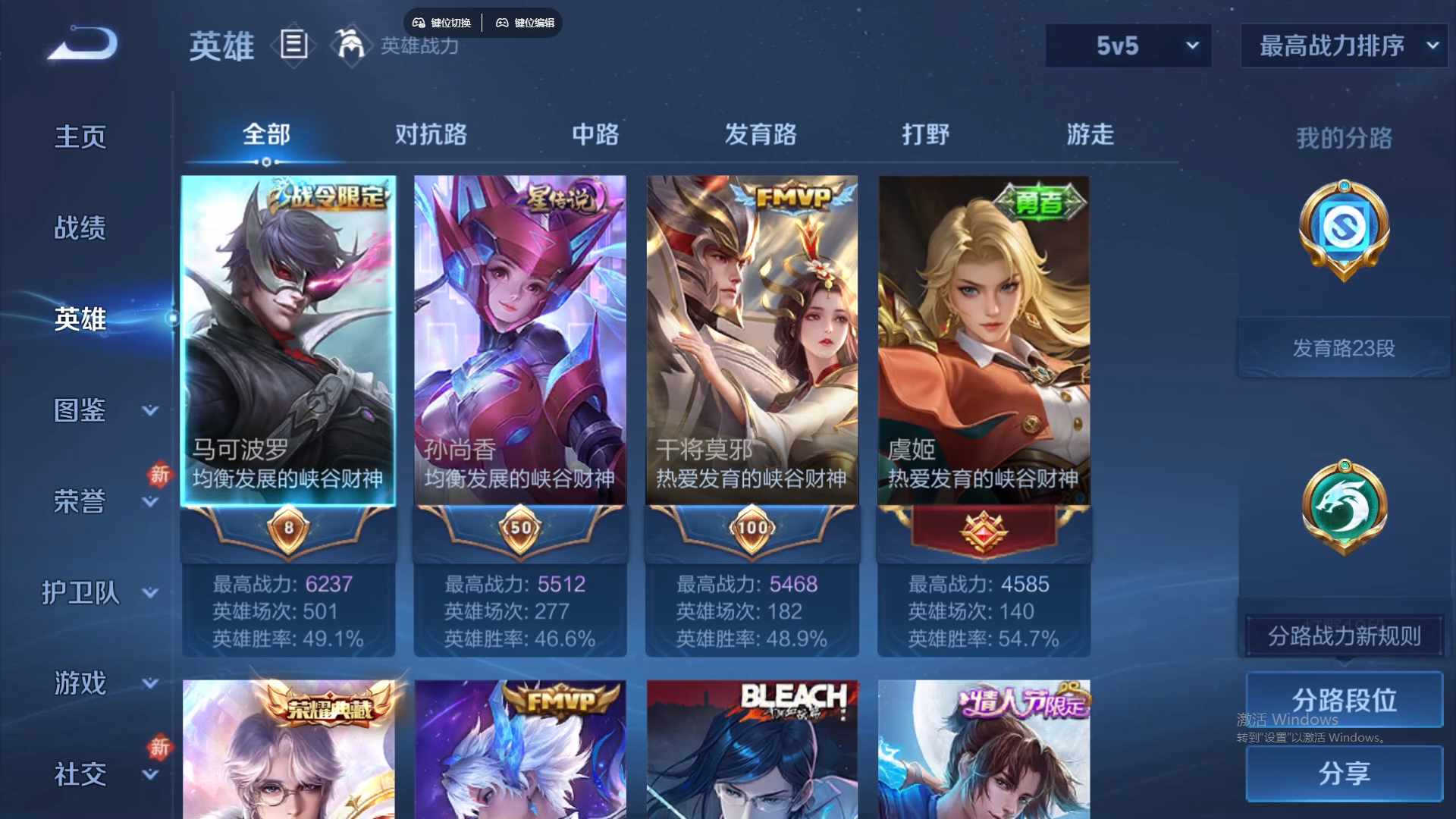Expand the 图鉴 sidebar section
This screenshot has height=819, width=1456.
pyautogui.click(x=80, y=409)
